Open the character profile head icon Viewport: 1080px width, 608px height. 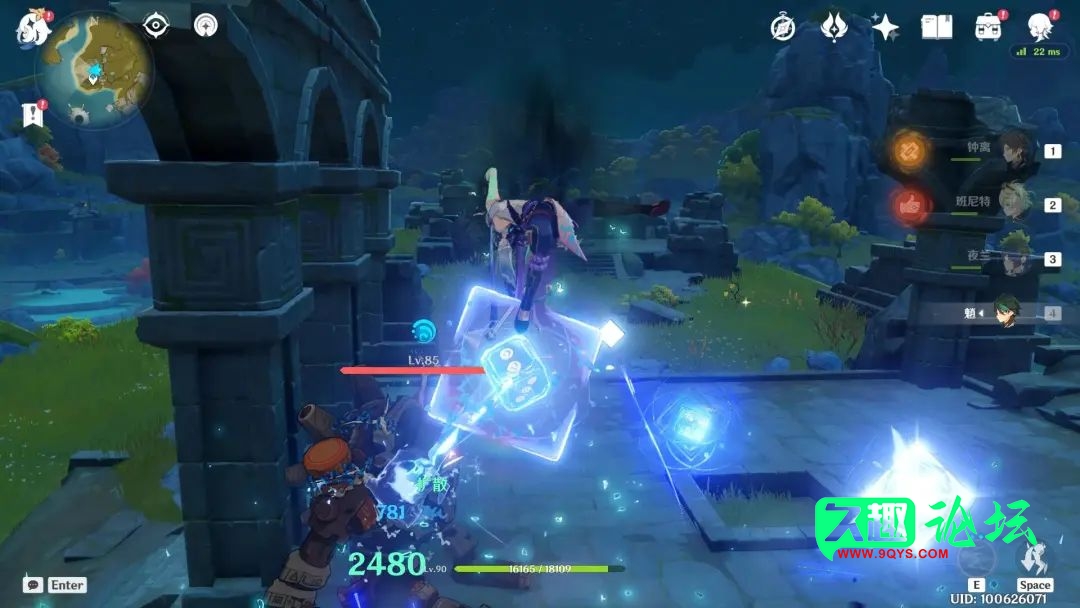(1041, 25)
